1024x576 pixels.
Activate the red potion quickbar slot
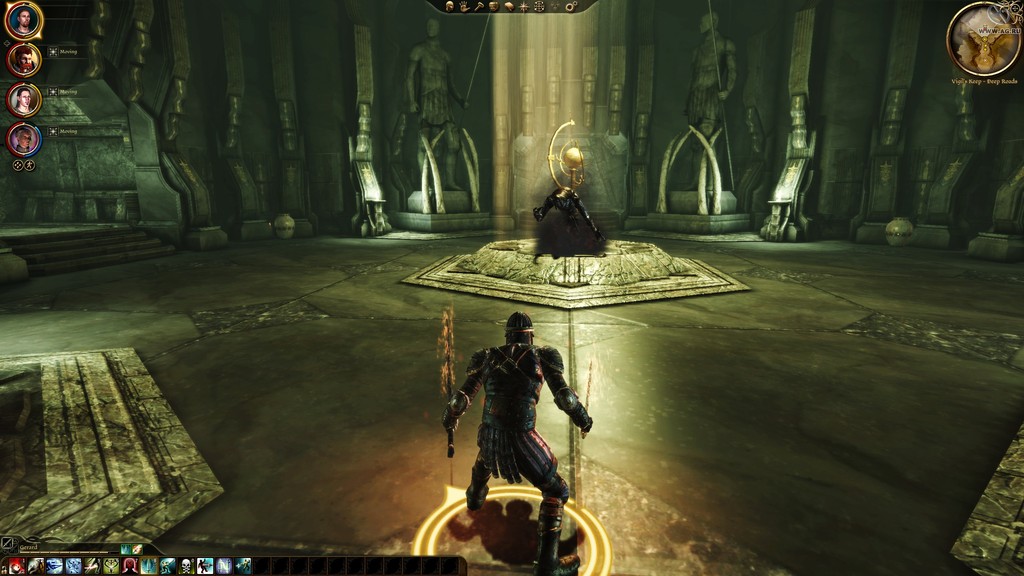[15, 566]
